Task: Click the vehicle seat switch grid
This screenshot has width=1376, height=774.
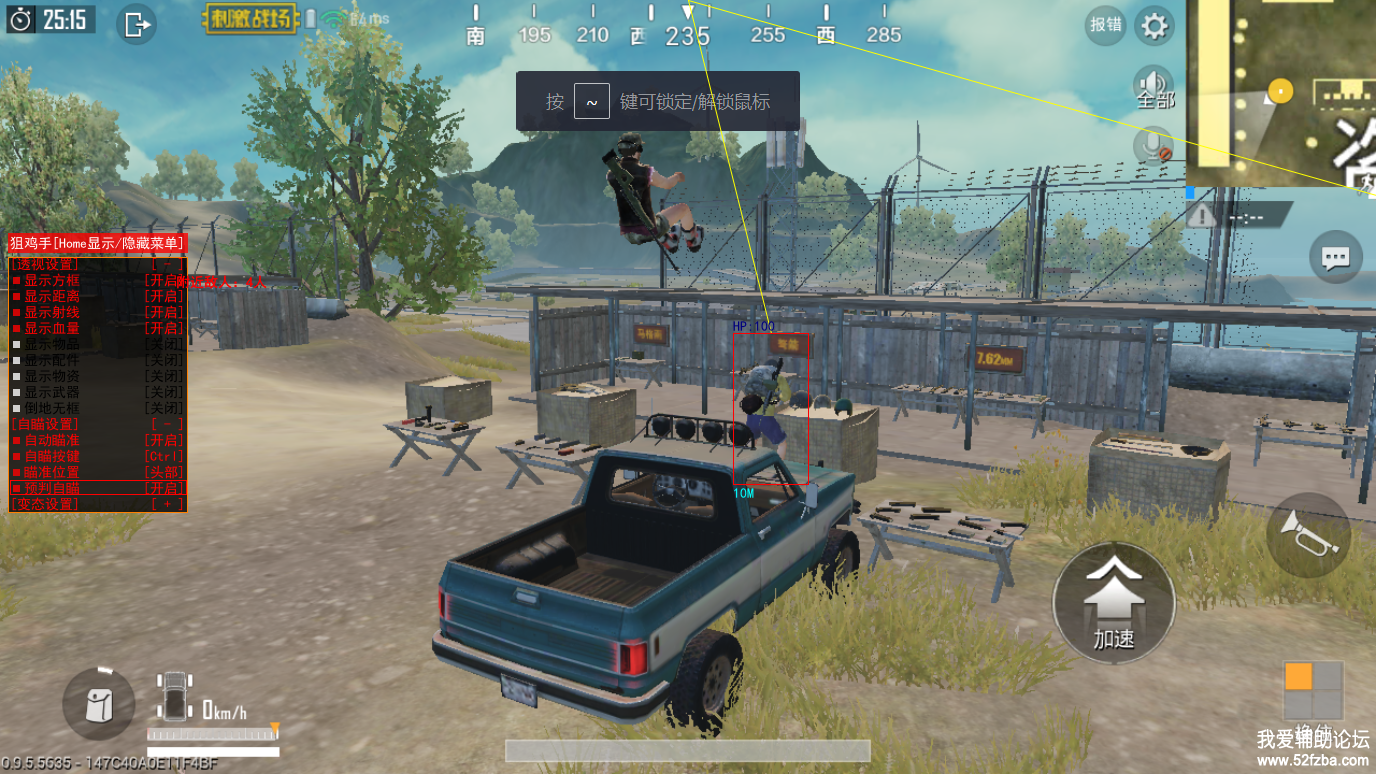Action: (x=1313, y=690)
